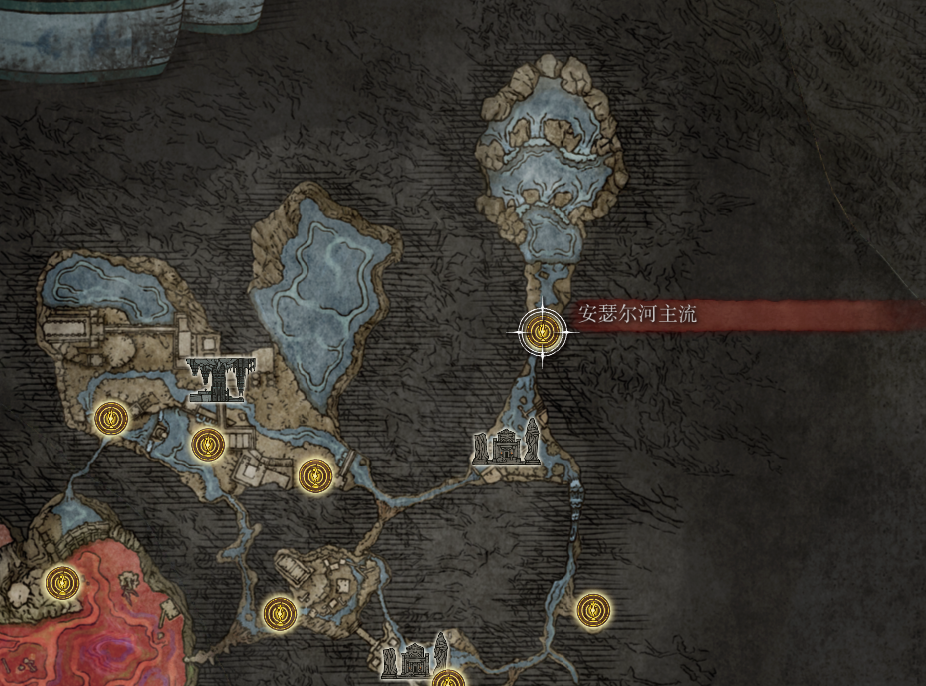Select the grace marker adjacent to the stalactite icon
The width and height of the screenshot is (926, 686).
tap(207, 443)
